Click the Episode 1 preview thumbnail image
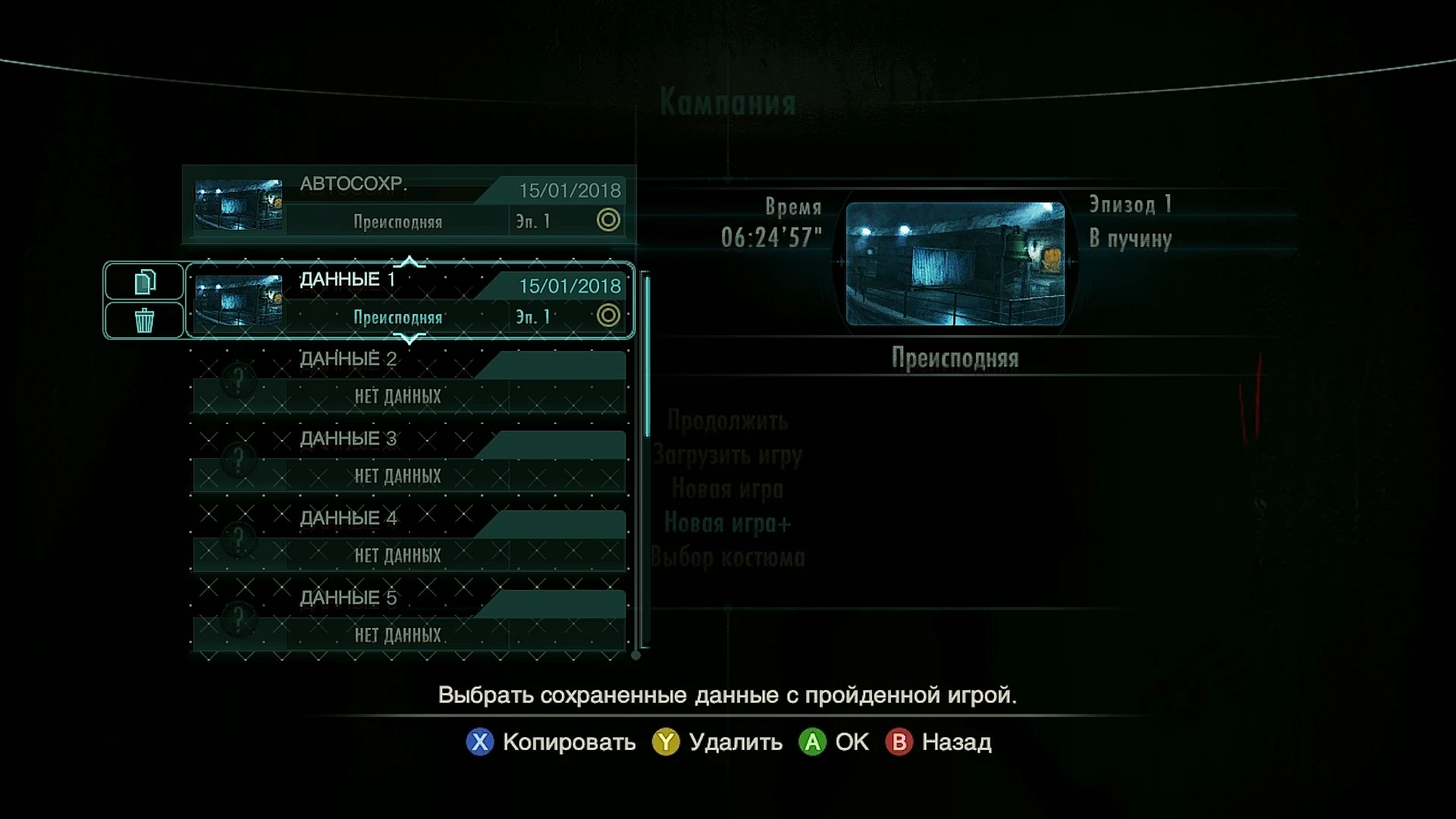Image resolution: width=1456 pixels, height=819 pixels. click(954, 265)
